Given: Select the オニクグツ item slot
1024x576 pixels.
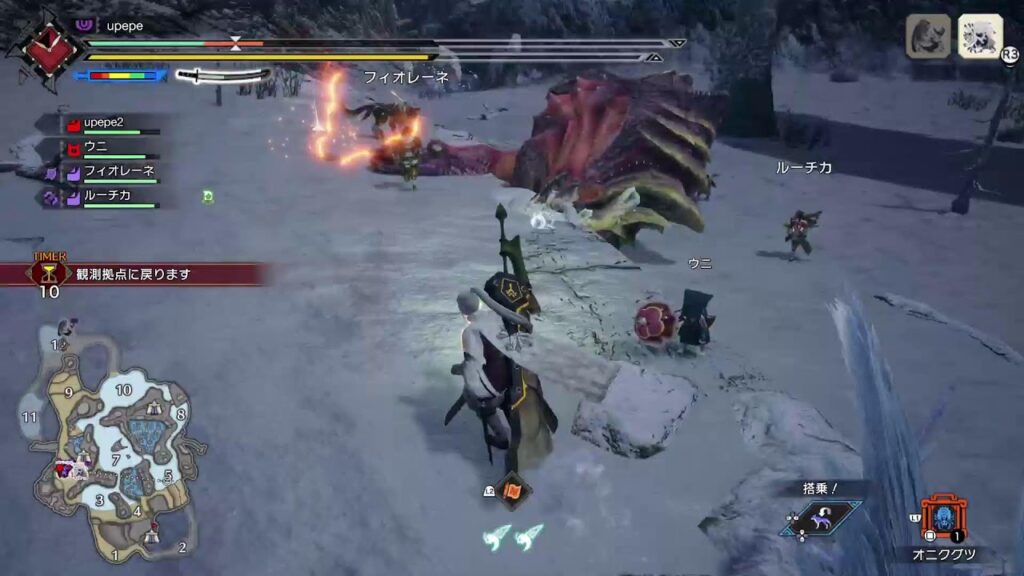Looking at the screenshot, I should (x=942, y=519).
